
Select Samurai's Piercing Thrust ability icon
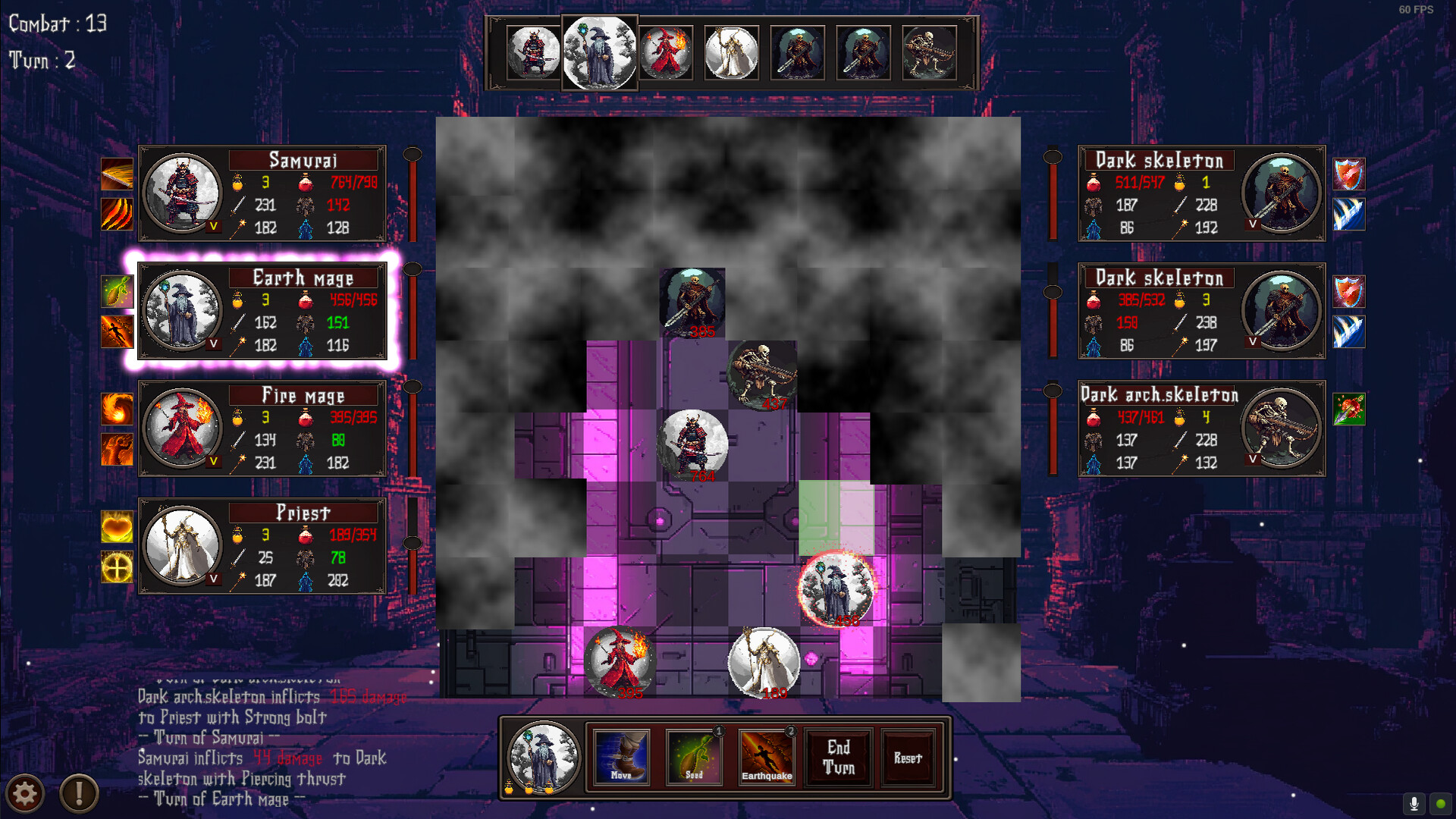(x=118, y=172)
